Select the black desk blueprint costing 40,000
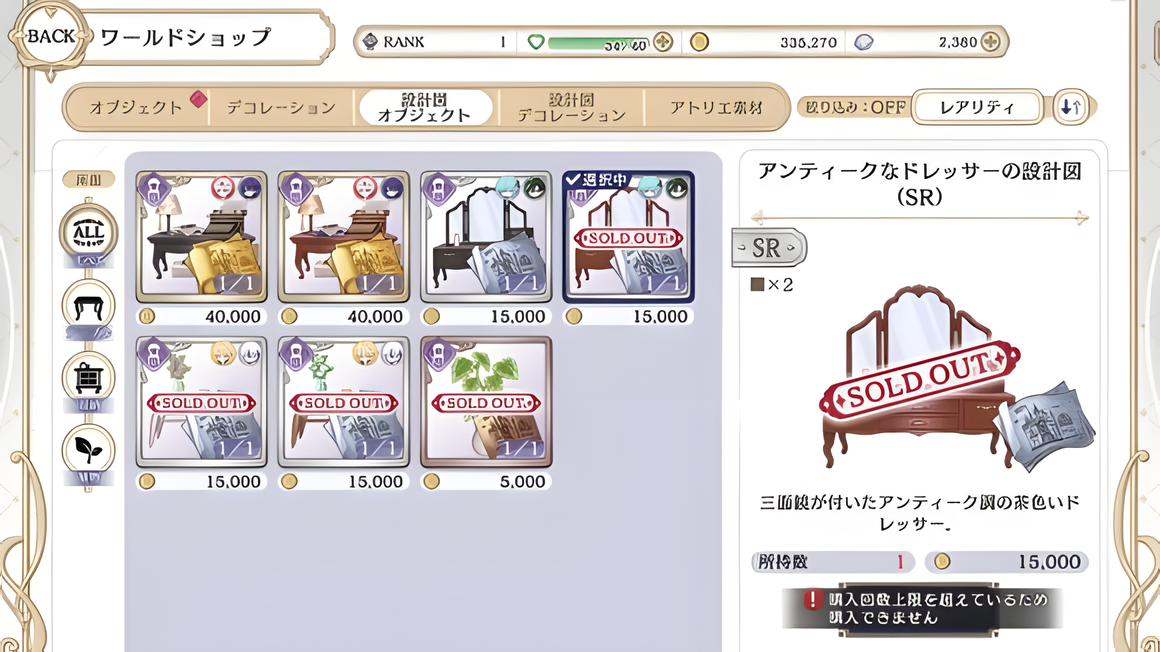1160x652 pixels. point(201,236)
